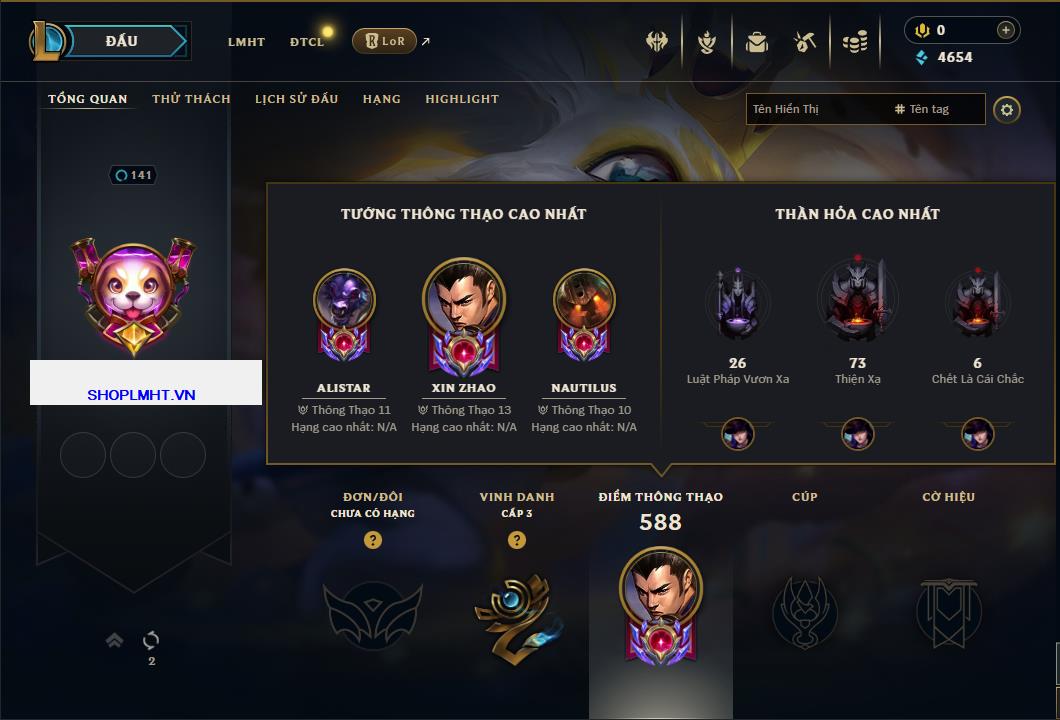This screenshot has width=1060, height=720.
Task: Switch to the THỬ THÁCH tab
Action: (x=191, y=99)
